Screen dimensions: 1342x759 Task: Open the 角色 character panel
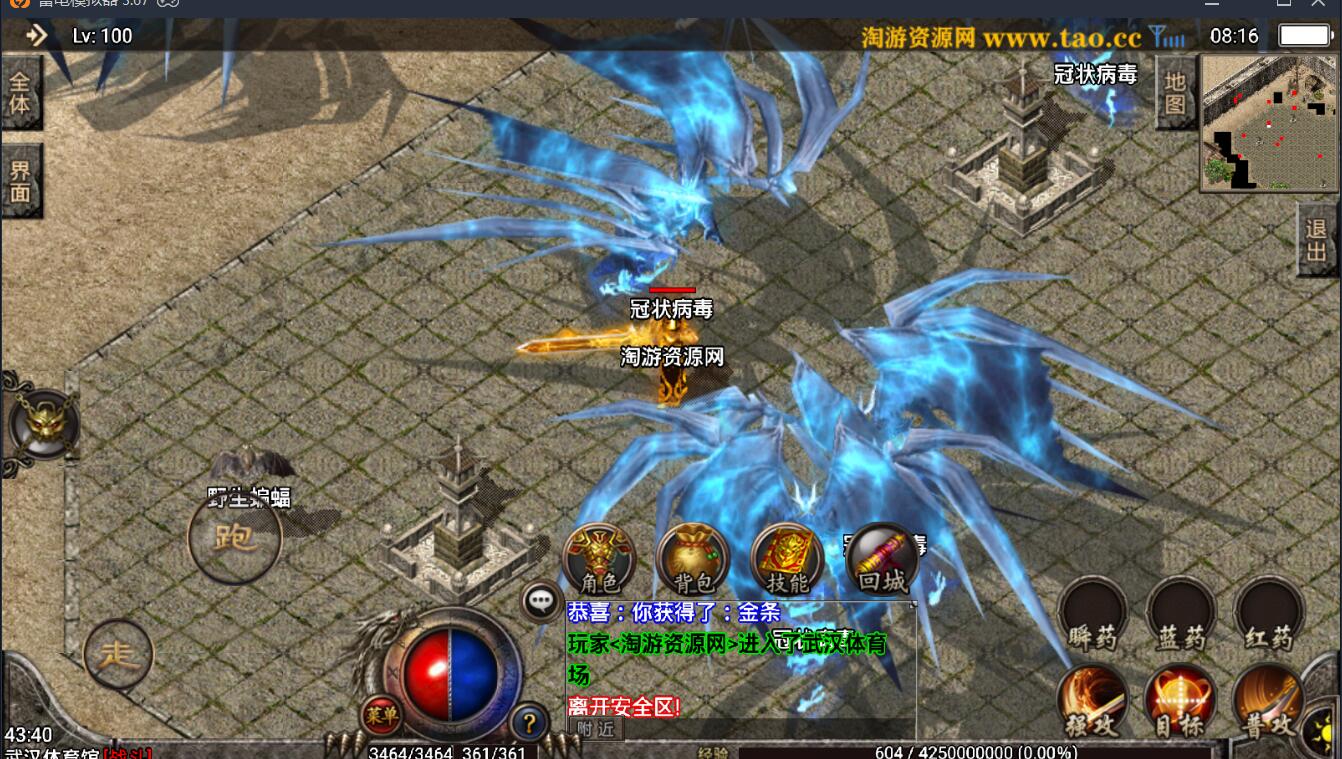(x=600, y=558)
